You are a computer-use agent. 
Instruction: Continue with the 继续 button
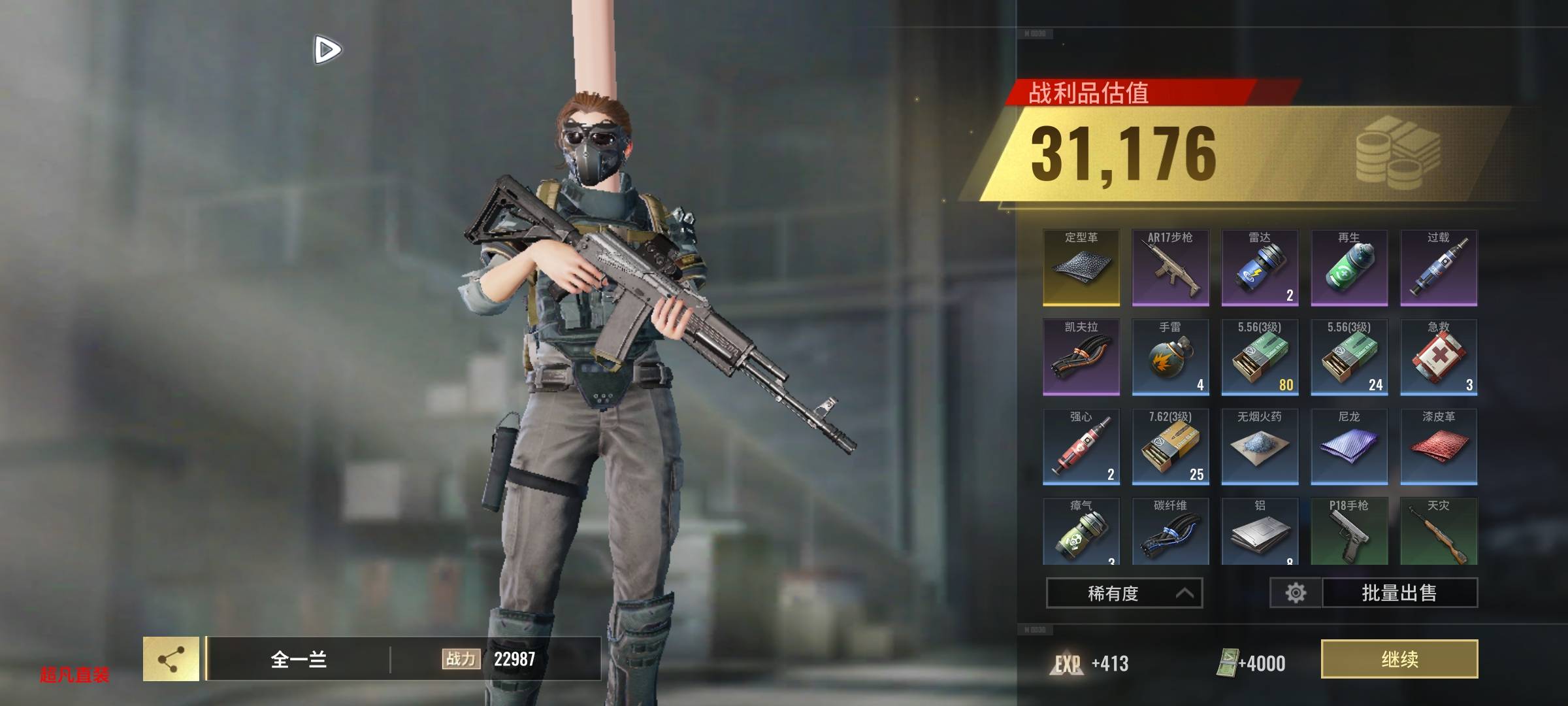(x=1399, y=659)
